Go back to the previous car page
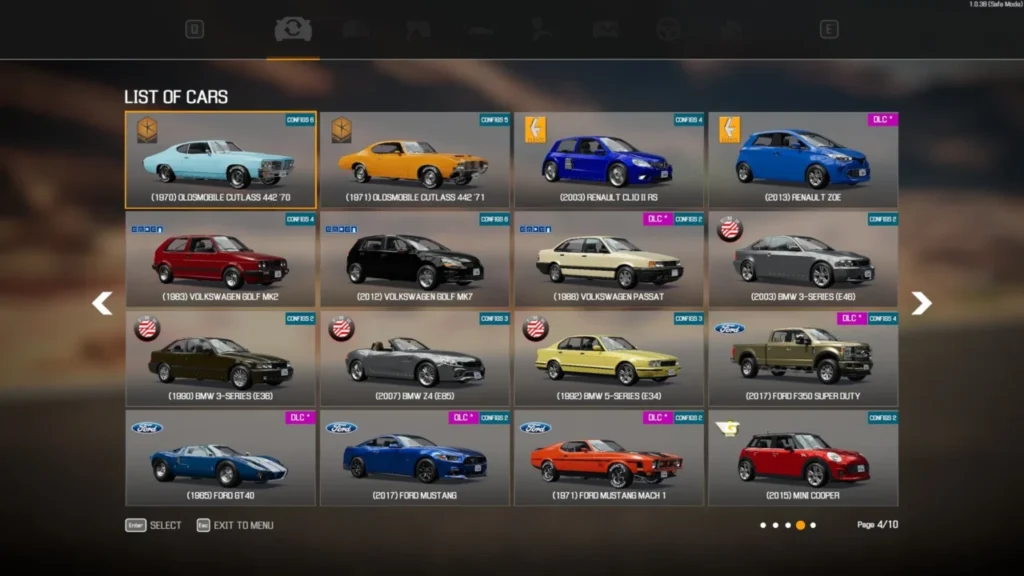The width and height of the screenshot is (1024, 576). [x=102, y=303]
